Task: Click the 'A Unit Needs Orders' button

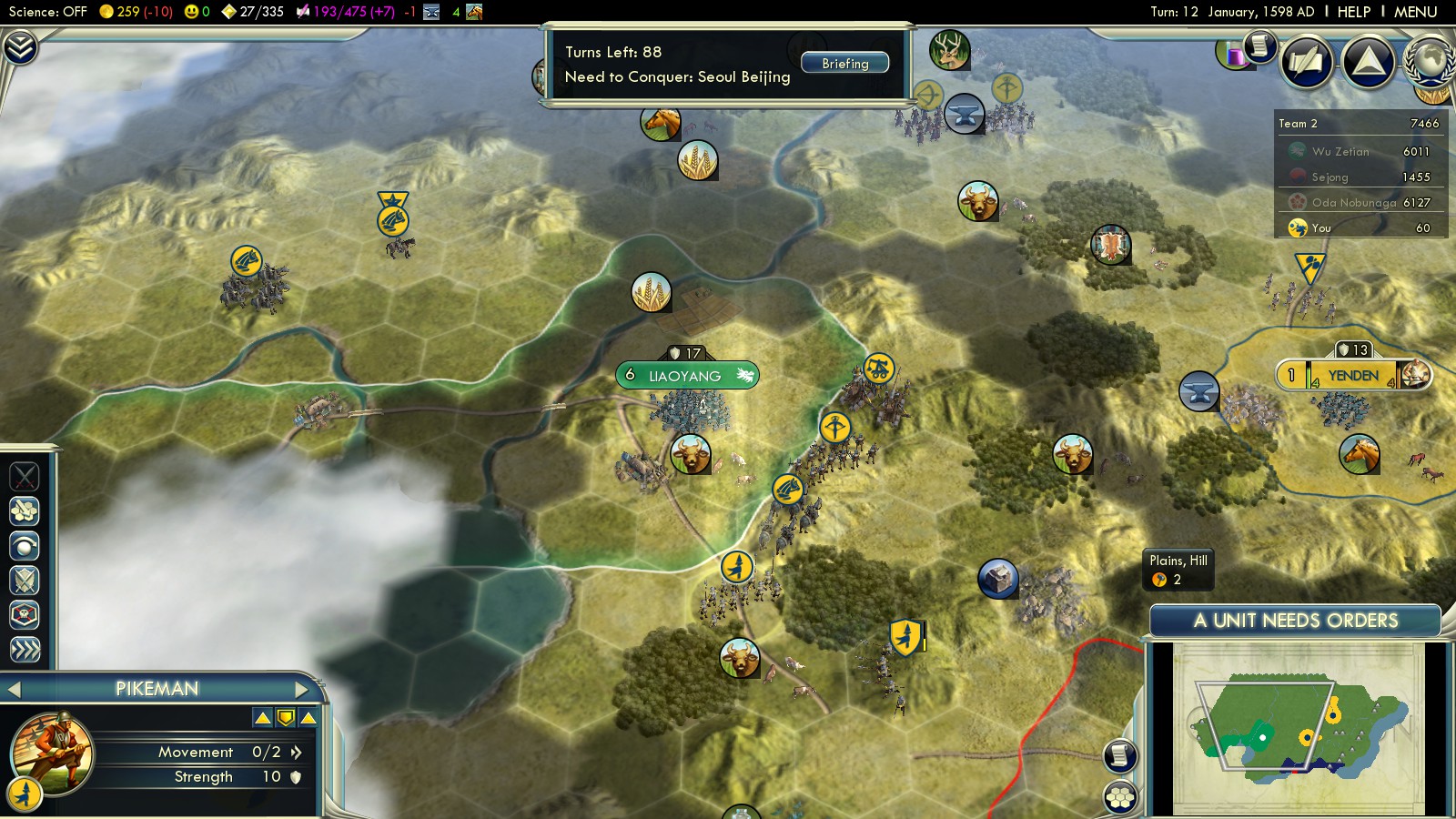Action: point(1295,621)
